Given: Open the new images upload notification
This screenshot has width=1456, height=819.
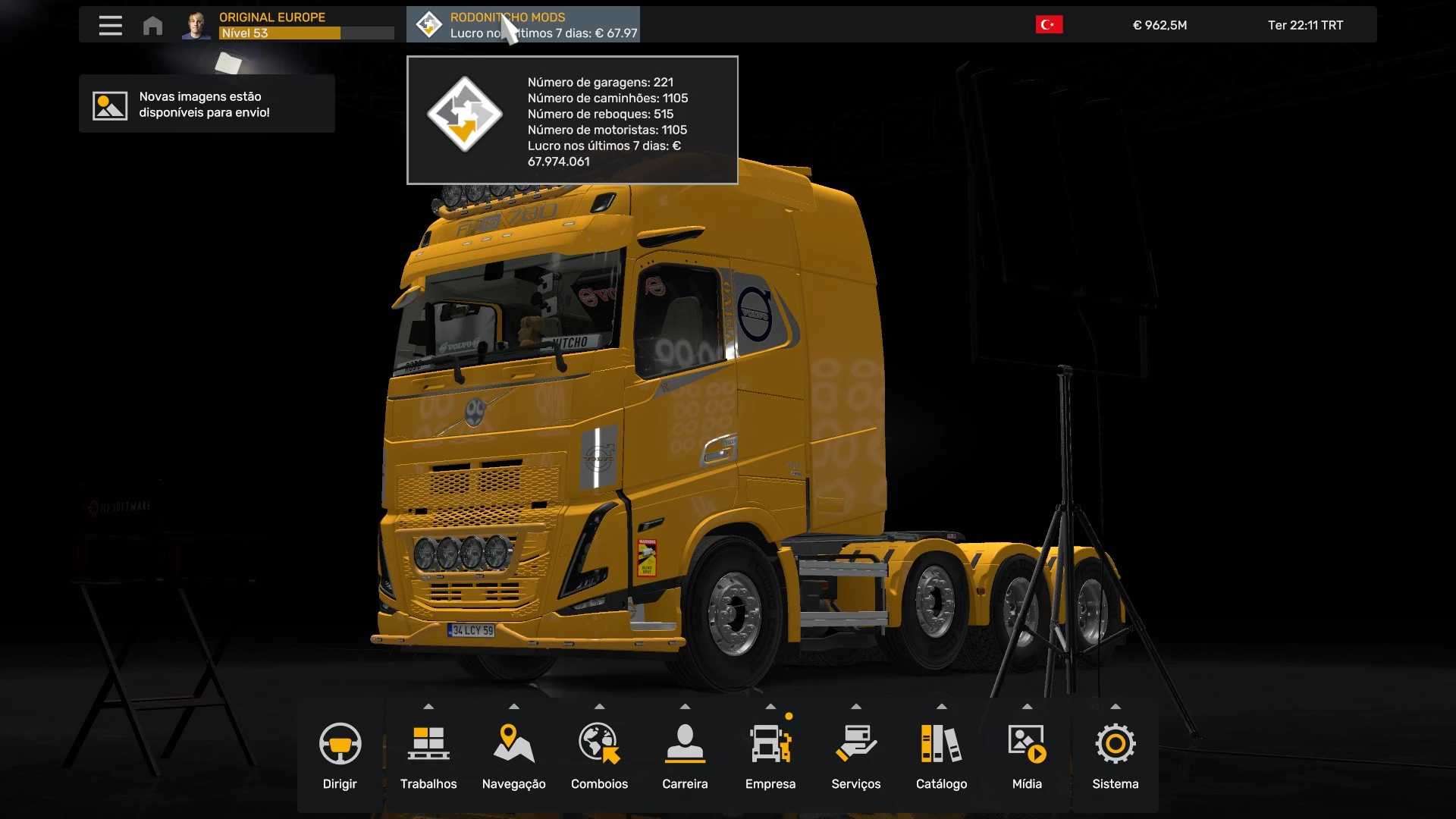Looking at the screenshot, I should [206, 105].
